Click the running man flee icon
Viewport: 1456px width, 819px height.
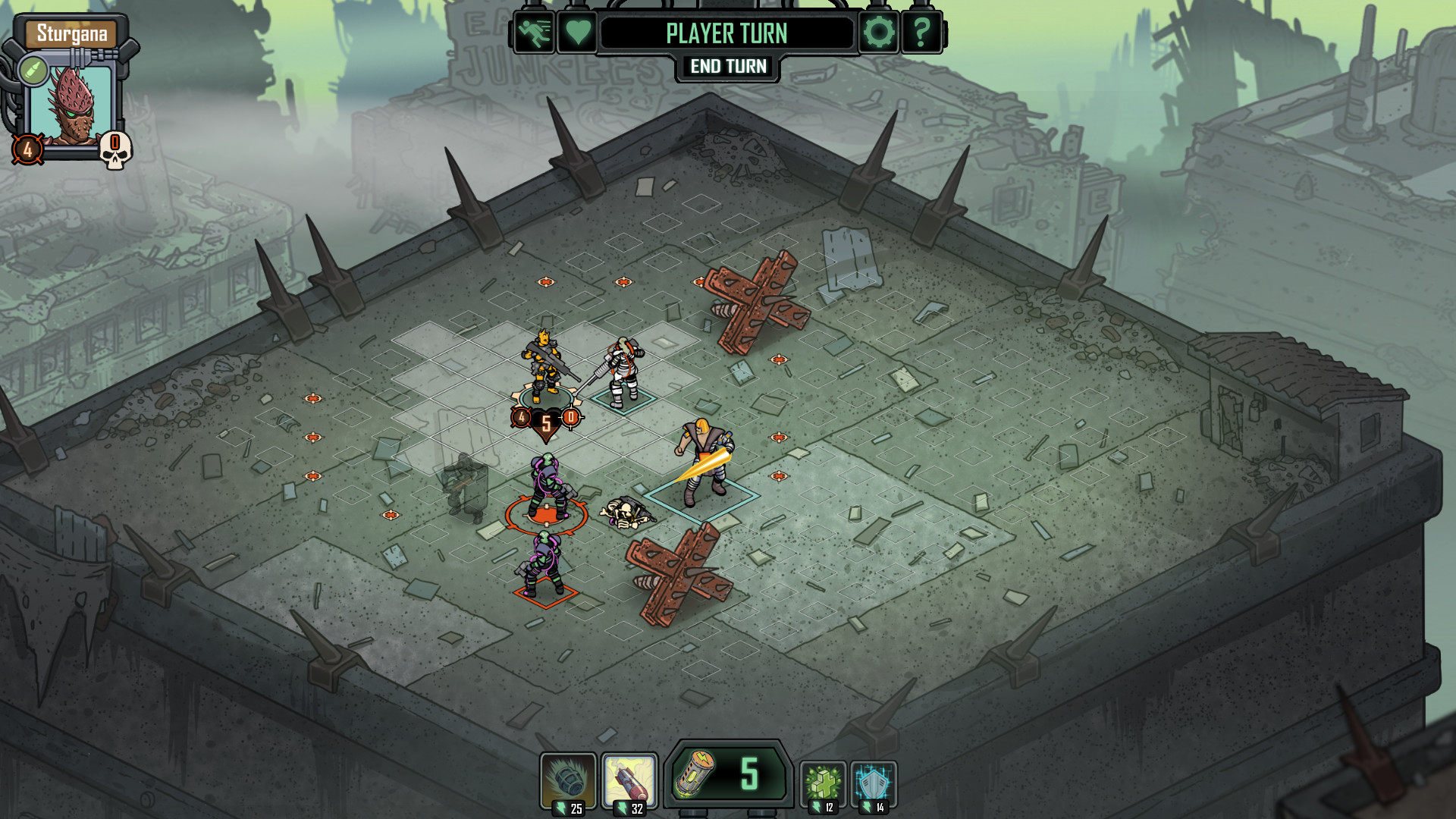tap(534, 33)
